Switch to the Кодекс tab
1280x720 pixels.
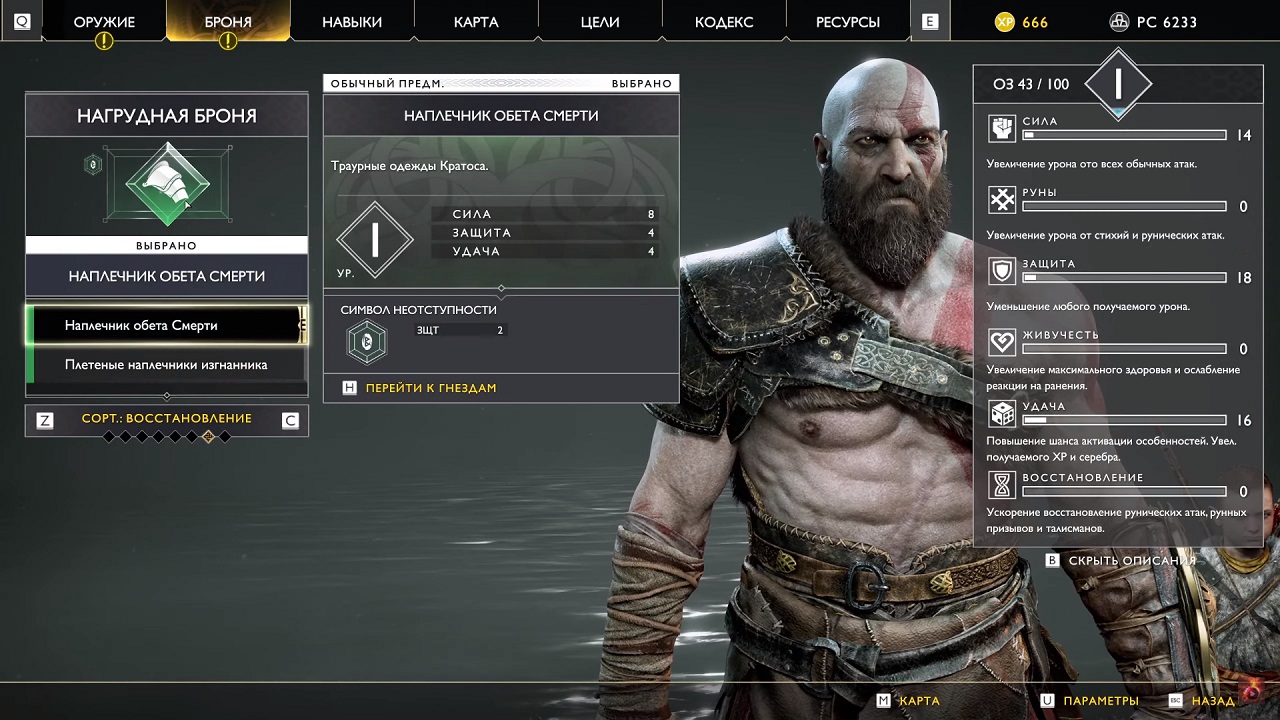click(x=724, y=22)
